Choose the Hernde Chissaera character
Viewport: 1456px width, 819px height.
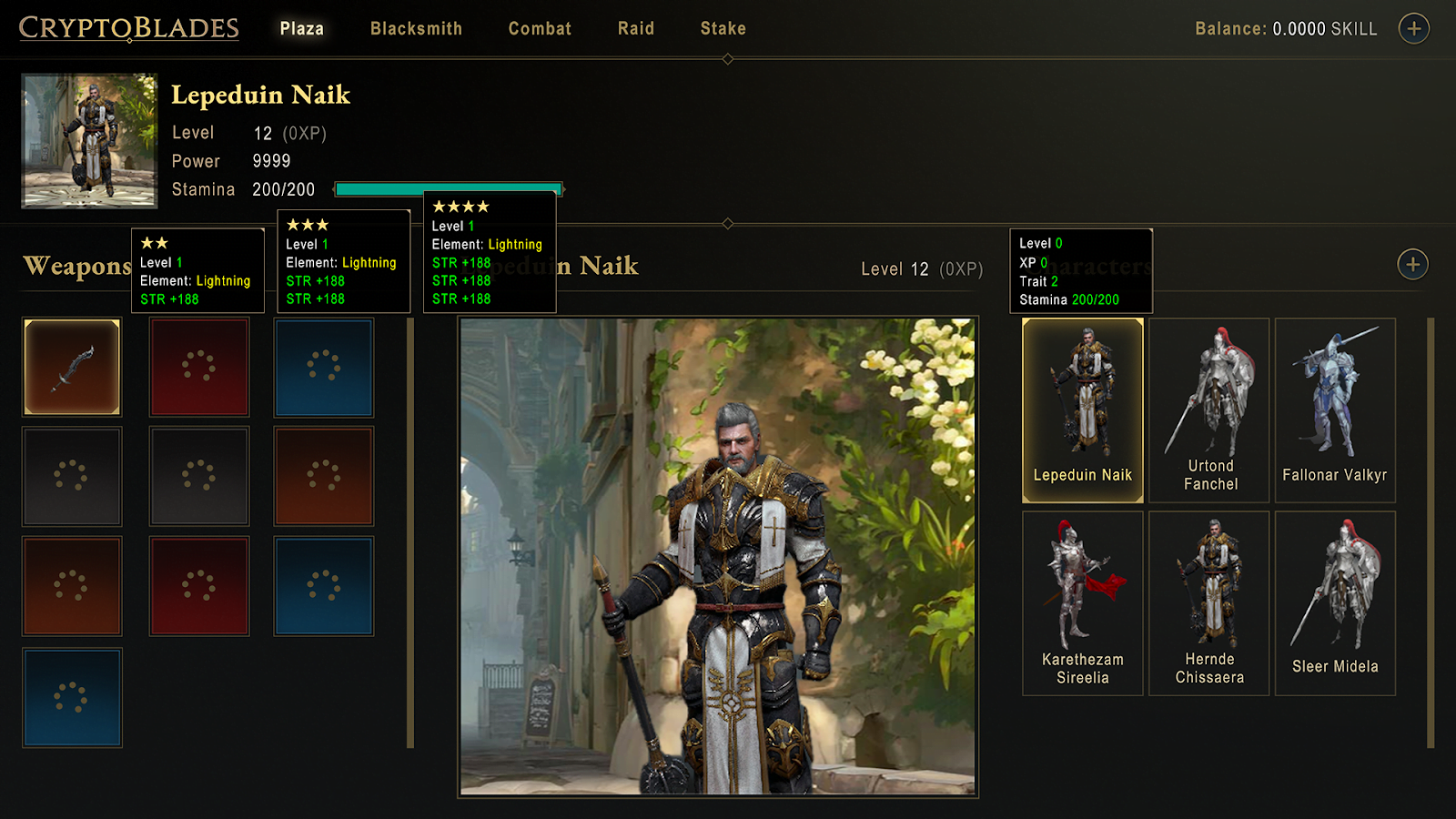1208,603
